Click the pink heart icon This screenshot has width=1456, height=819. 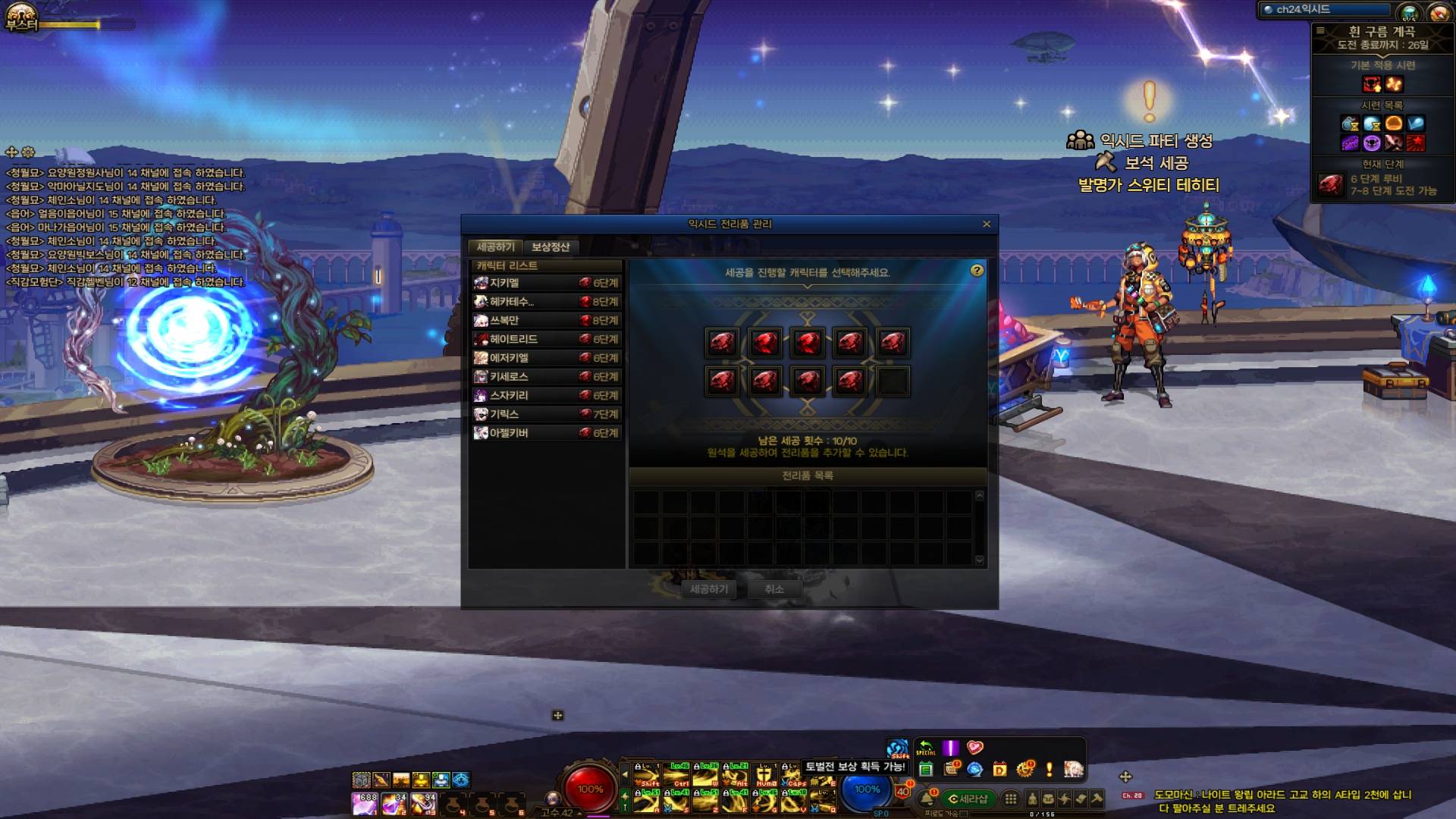pyautogui.click(x=975, y=748)
